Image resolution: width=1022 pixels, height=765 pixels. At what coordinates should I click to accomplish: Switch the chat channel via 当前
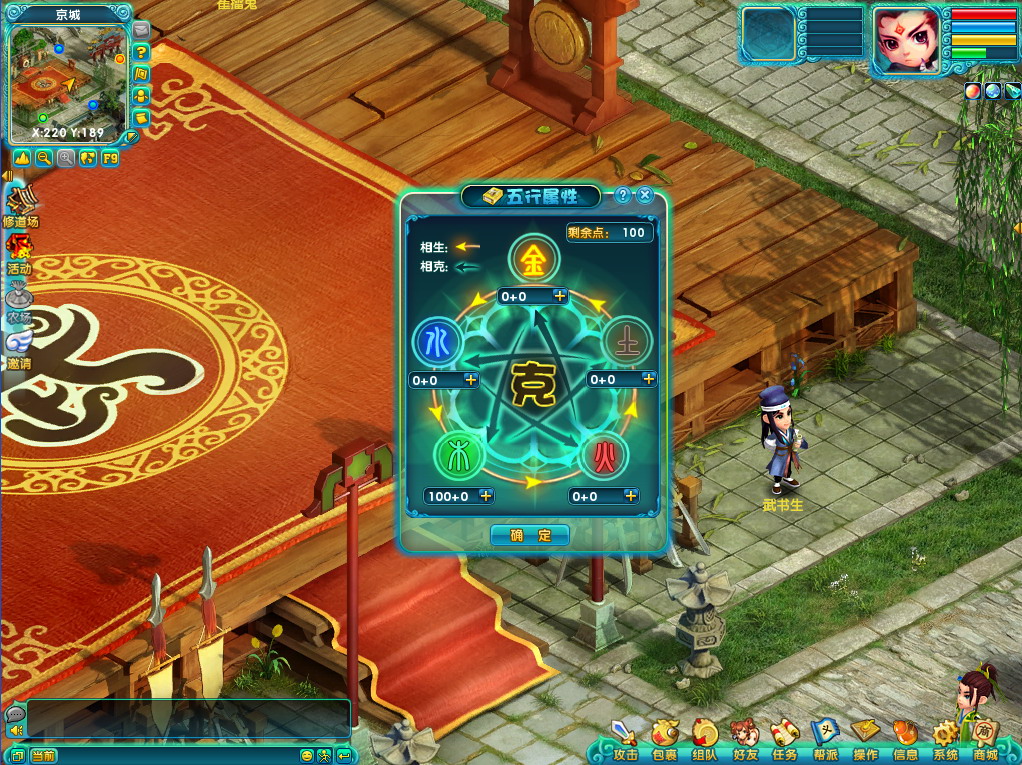click(x=43, y=756)
